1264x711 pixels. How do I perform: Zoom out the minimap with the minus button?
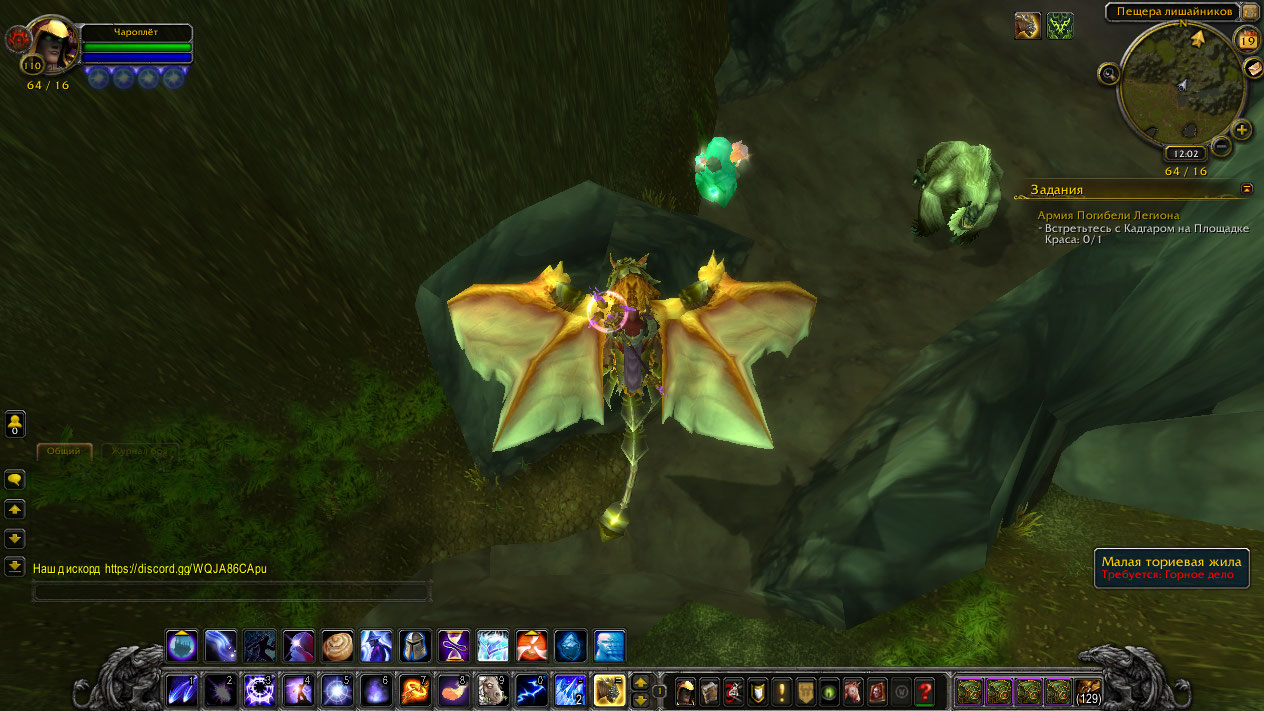(x=1221, y=148)
